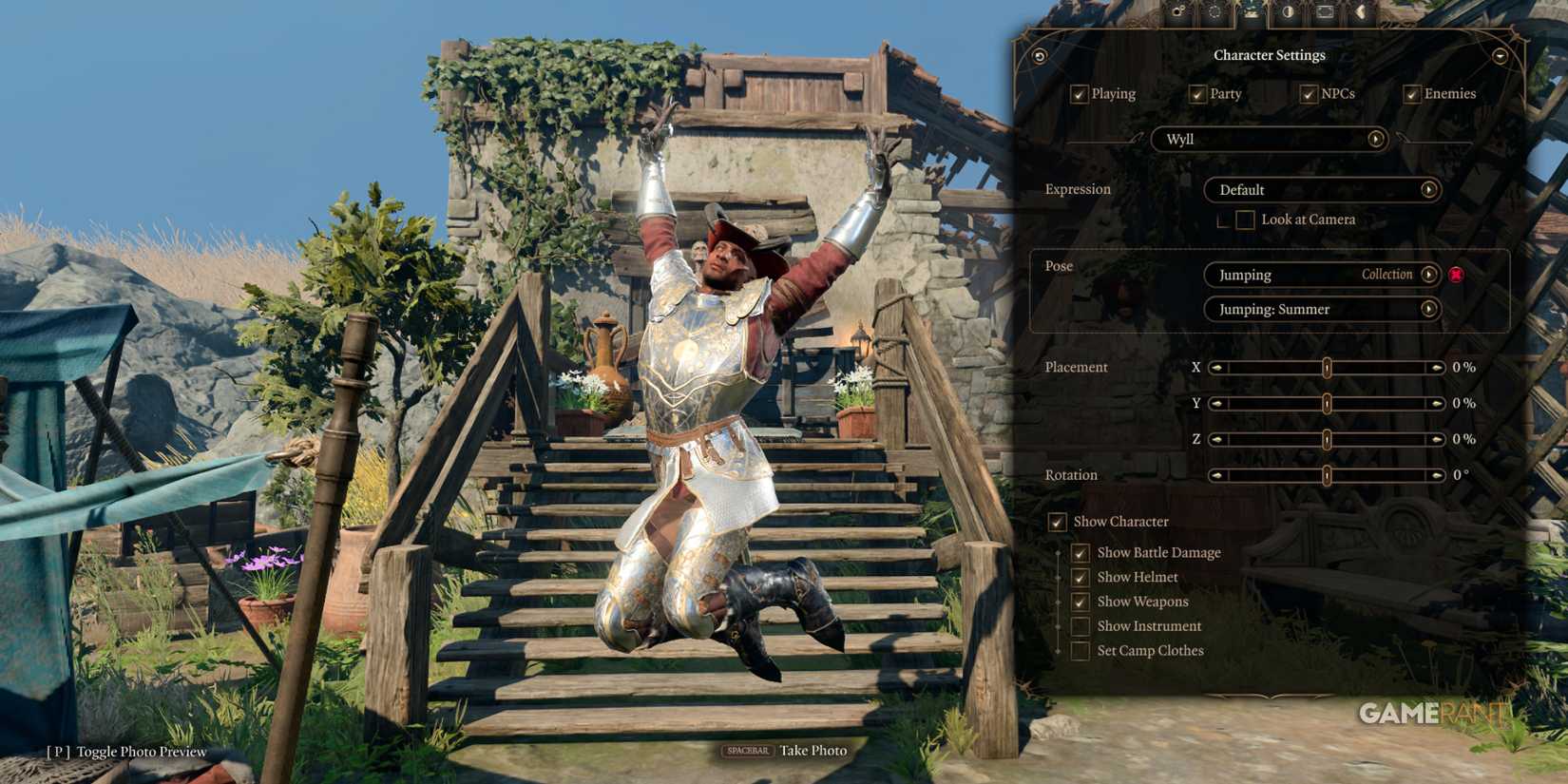The image size is (1568, 784).
Task: Open the character pose tab icon
Action: pyautogui.click(x=1252, y=12)
